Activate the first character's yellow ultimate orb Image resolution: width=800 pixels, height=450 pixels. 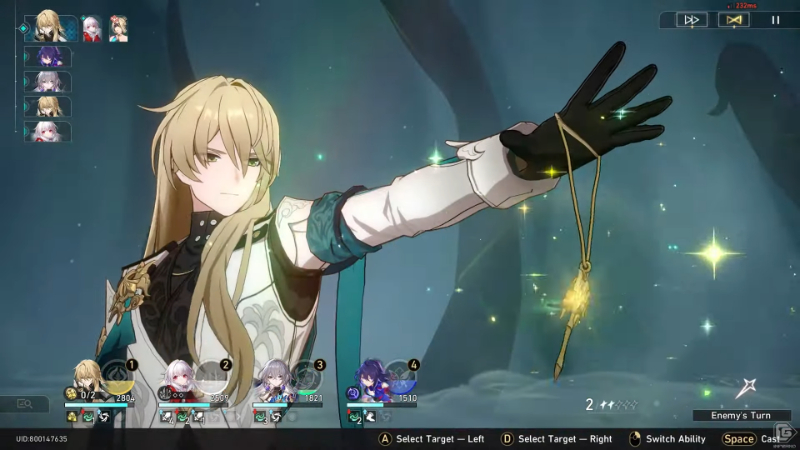point(117,374)
